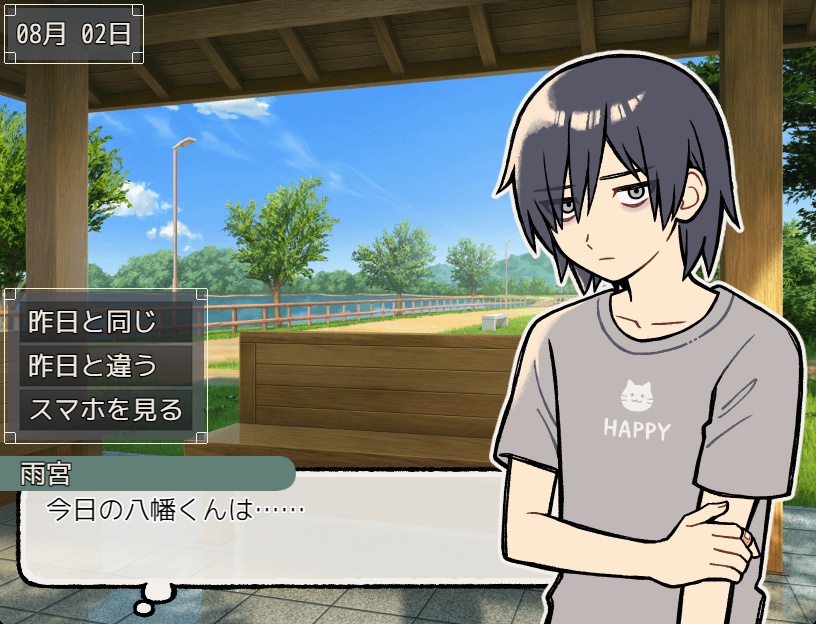
Task: Choose the 昨日と同じ dialogue option
Action: pyautogui.click(x=105, y=323)
